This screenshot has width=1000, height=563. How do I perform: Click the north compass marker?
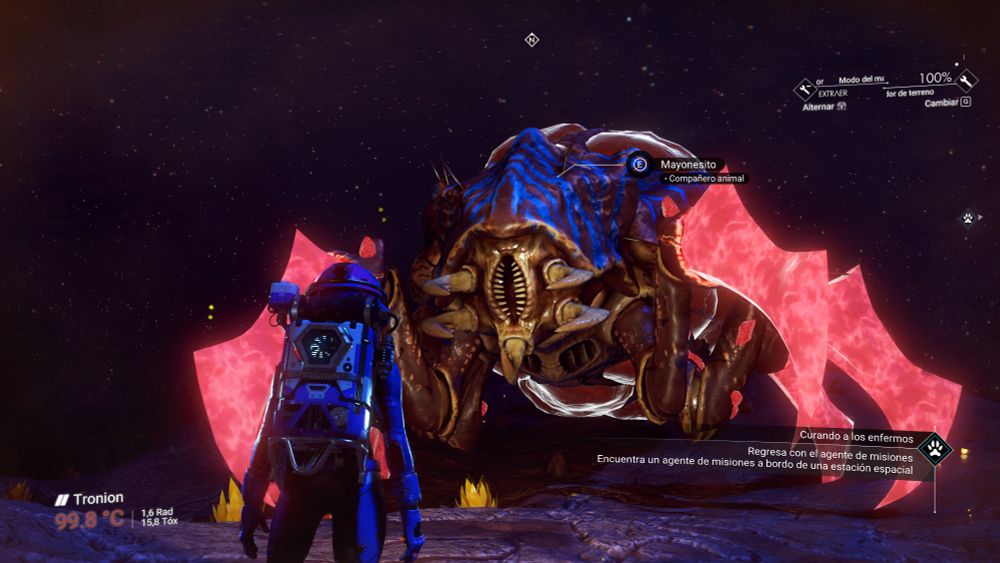(532, 40)
